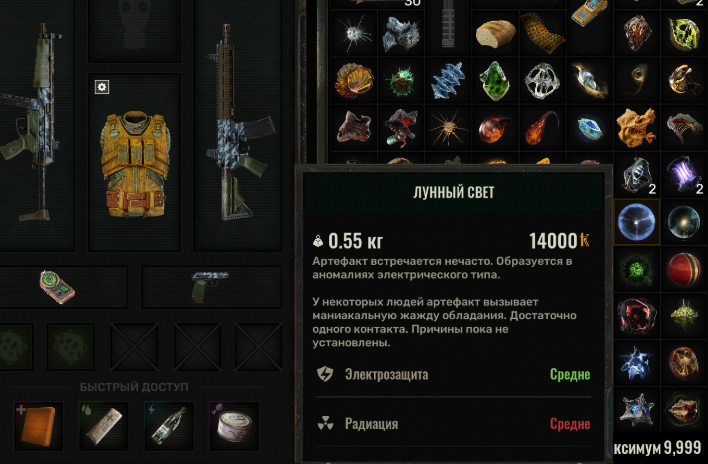Select the canned food quick-access slot

coord(232,425)
